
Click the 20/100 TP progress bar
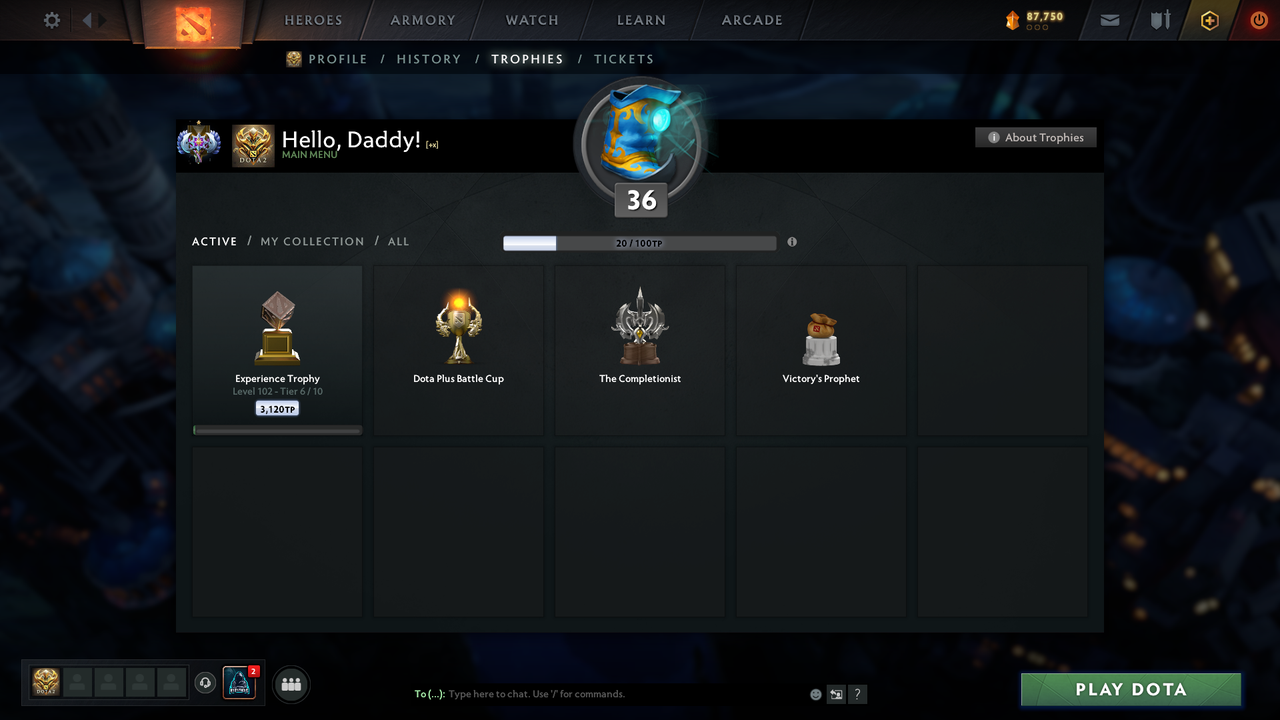point(639,242)
